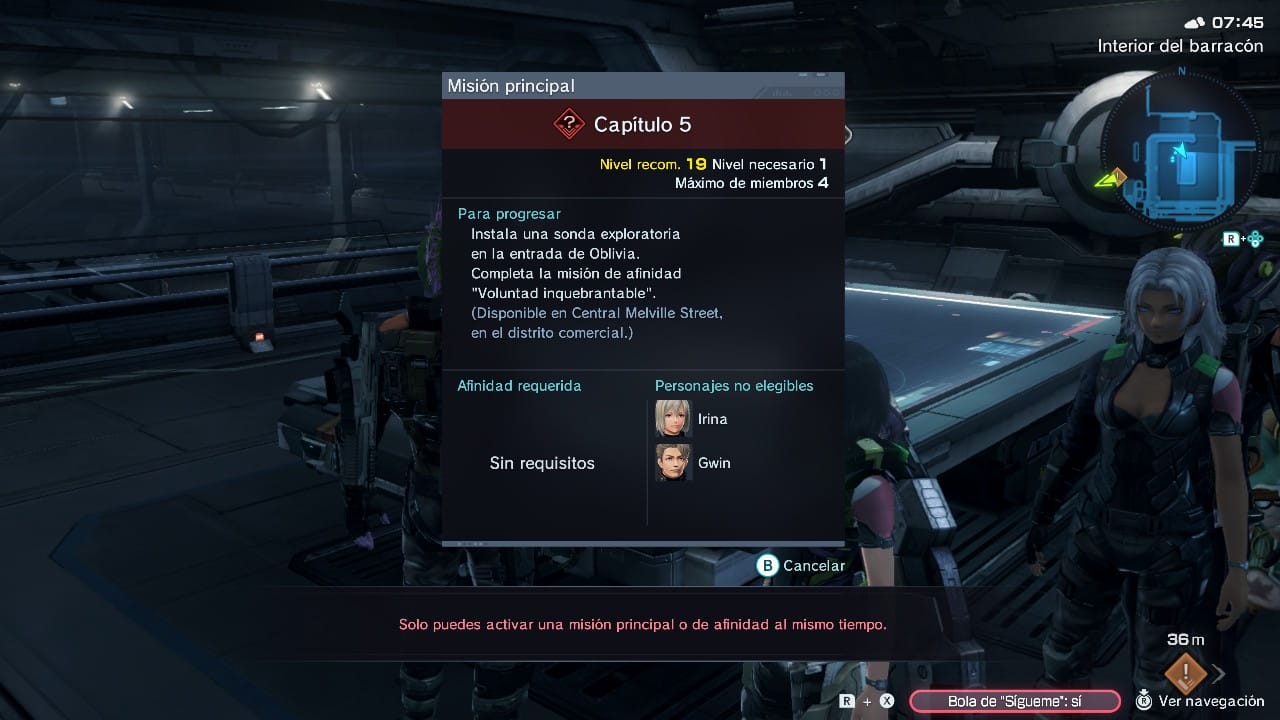
Task: Click the orange exclamation quest marker
Action: coord(1185,672)
